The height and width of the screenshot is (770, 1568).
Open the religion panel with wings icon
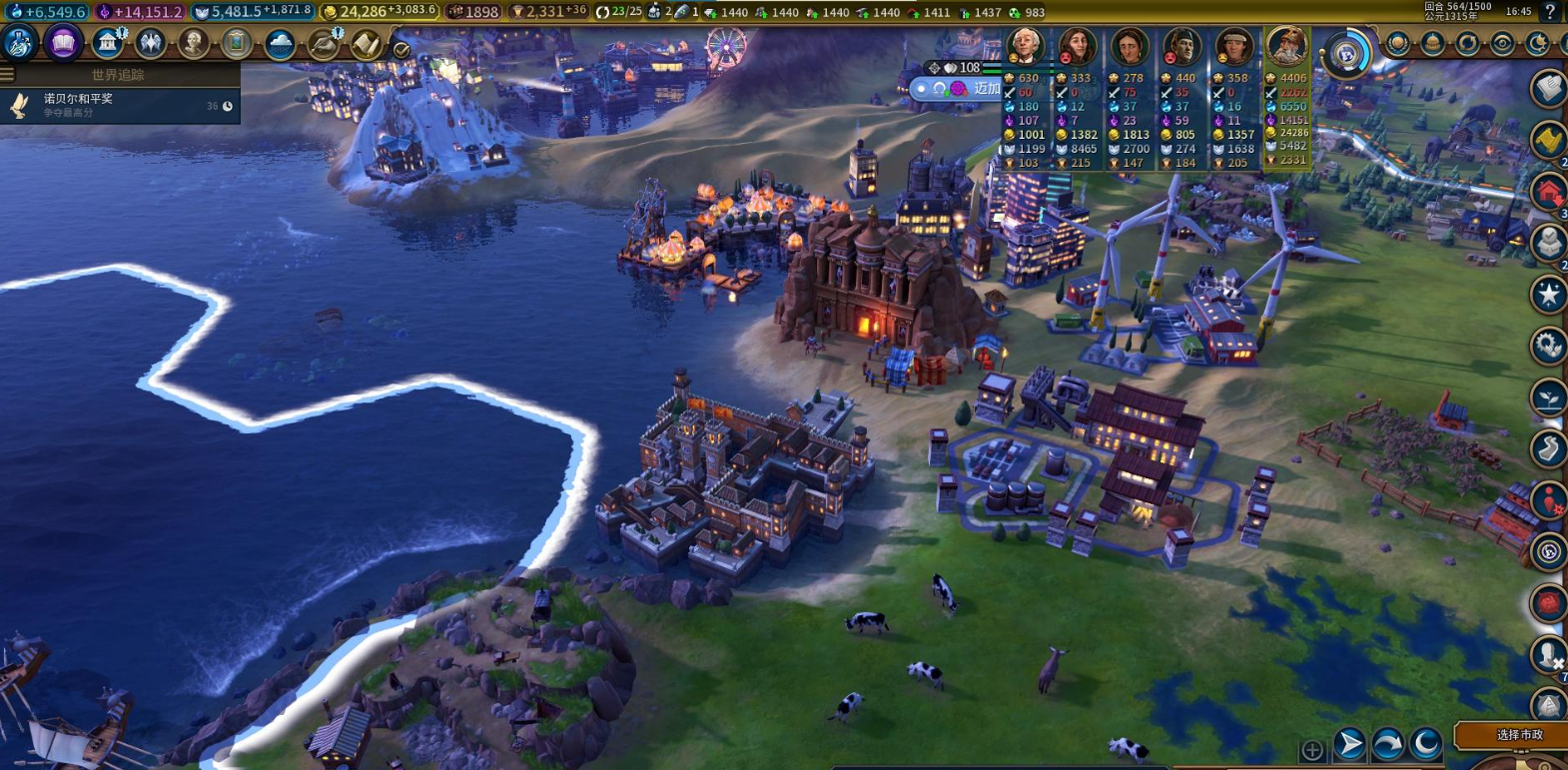click(150, 43)
